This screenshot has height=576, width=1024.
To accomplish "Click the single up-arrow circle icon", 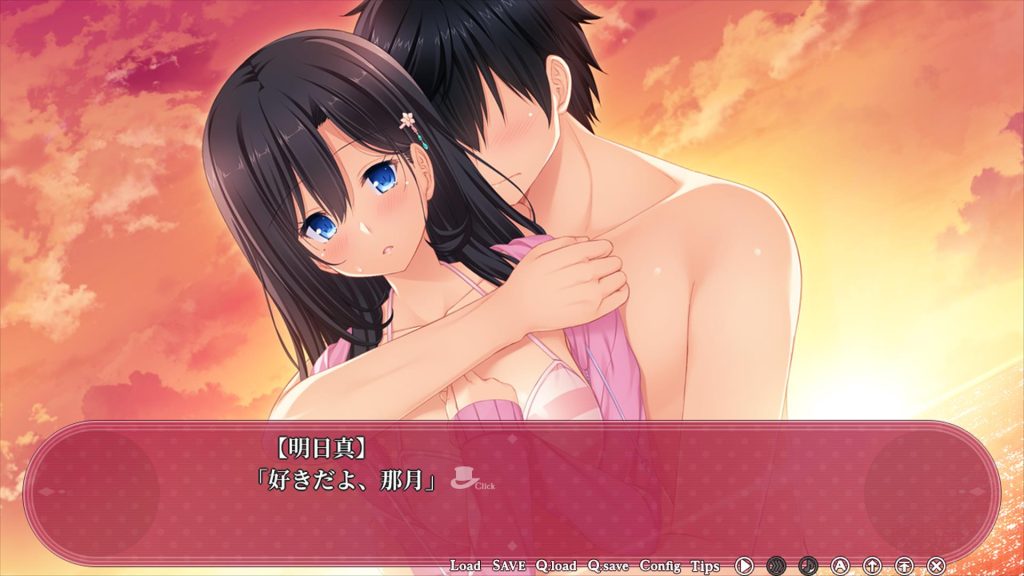I will [872, 566].
